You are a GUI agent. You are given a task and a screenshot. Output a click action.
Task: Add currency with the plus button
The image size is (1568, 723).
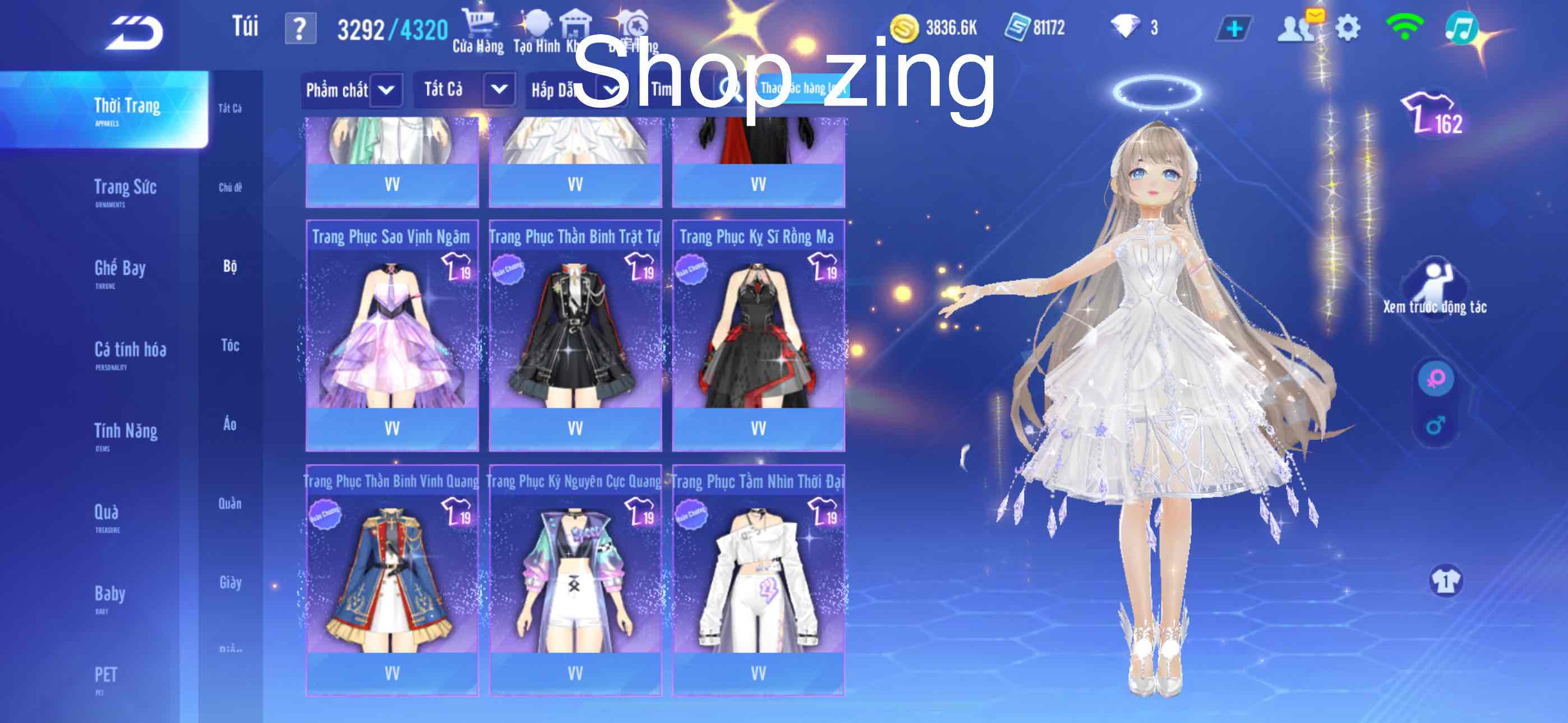[1234, 29]
